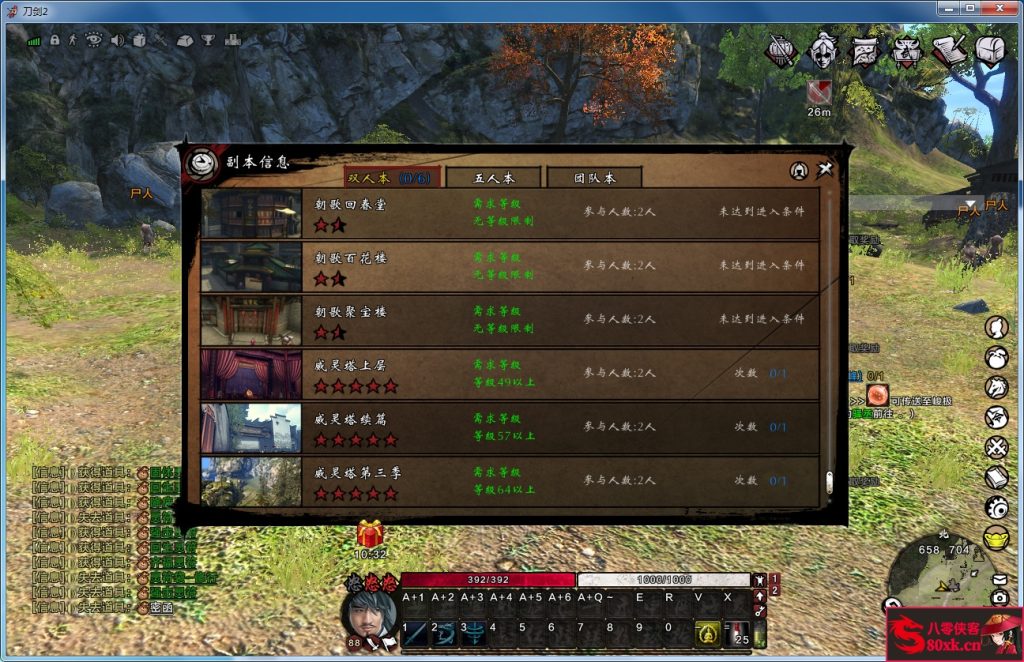Select the 双人本 two-player dungeon tab
The image size is (1024, 662).
390,178
